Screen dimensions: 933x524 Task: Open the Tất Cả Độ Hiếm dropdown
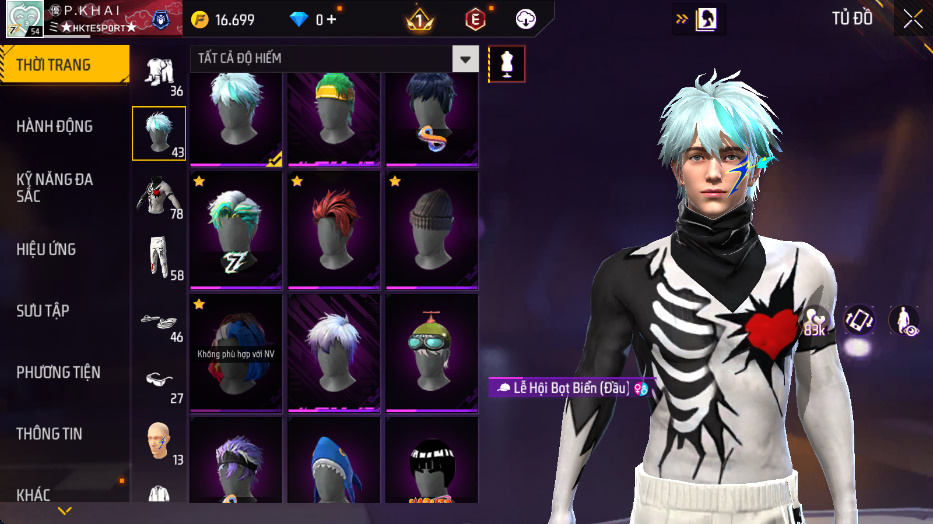tap(465, 59)
